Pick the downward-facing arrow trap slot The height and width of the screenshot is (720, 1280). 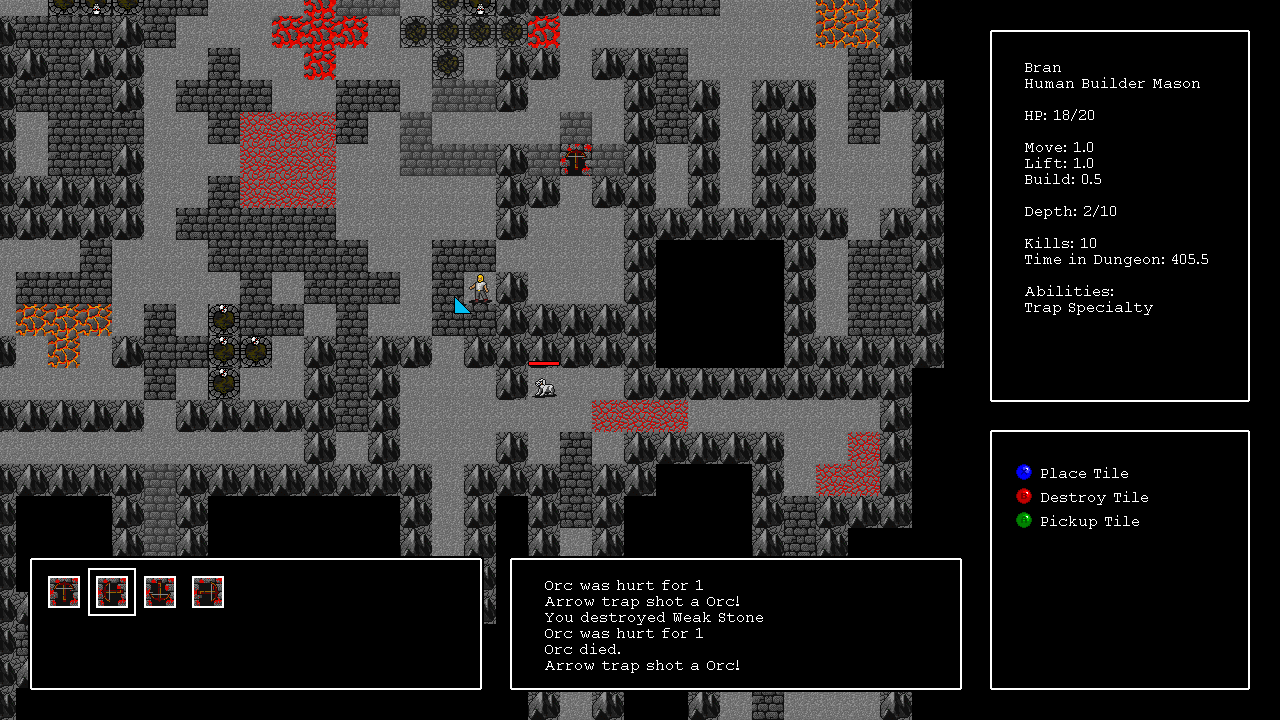160,592
